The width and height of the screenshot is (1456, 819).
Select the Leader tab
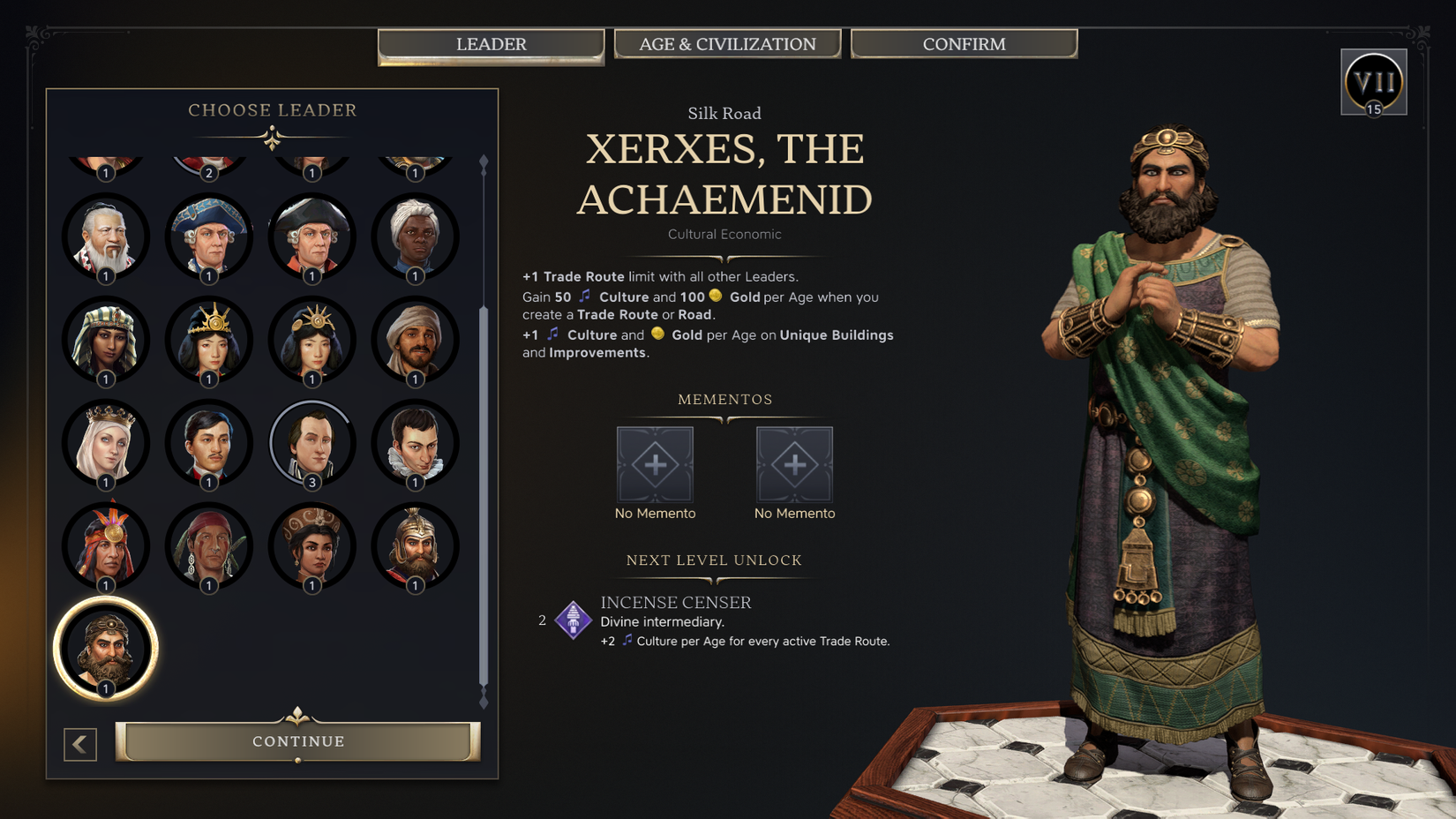coord(491,43)
